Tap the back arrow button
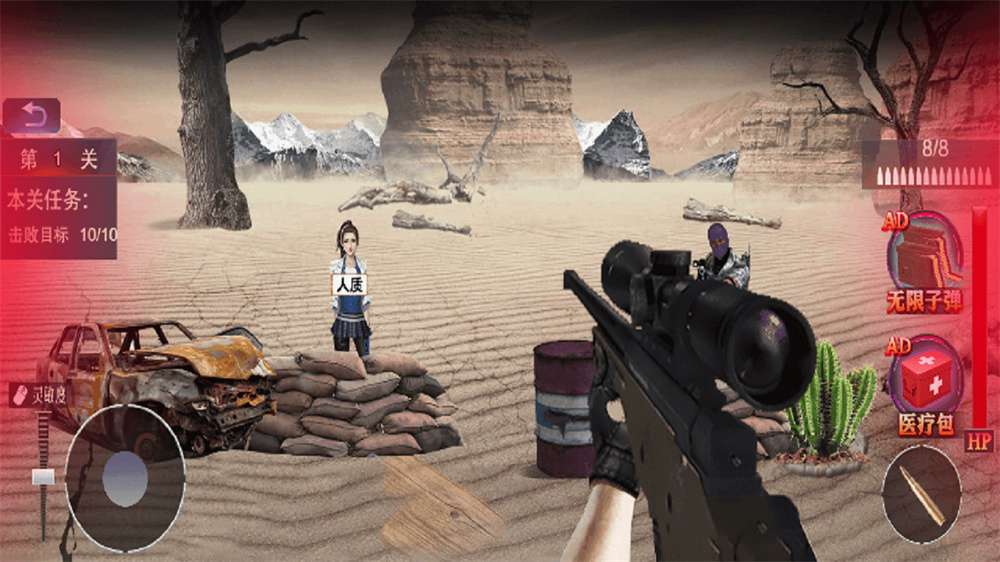1000x562 pixels. pyautogui.click(x=31, y=114)
